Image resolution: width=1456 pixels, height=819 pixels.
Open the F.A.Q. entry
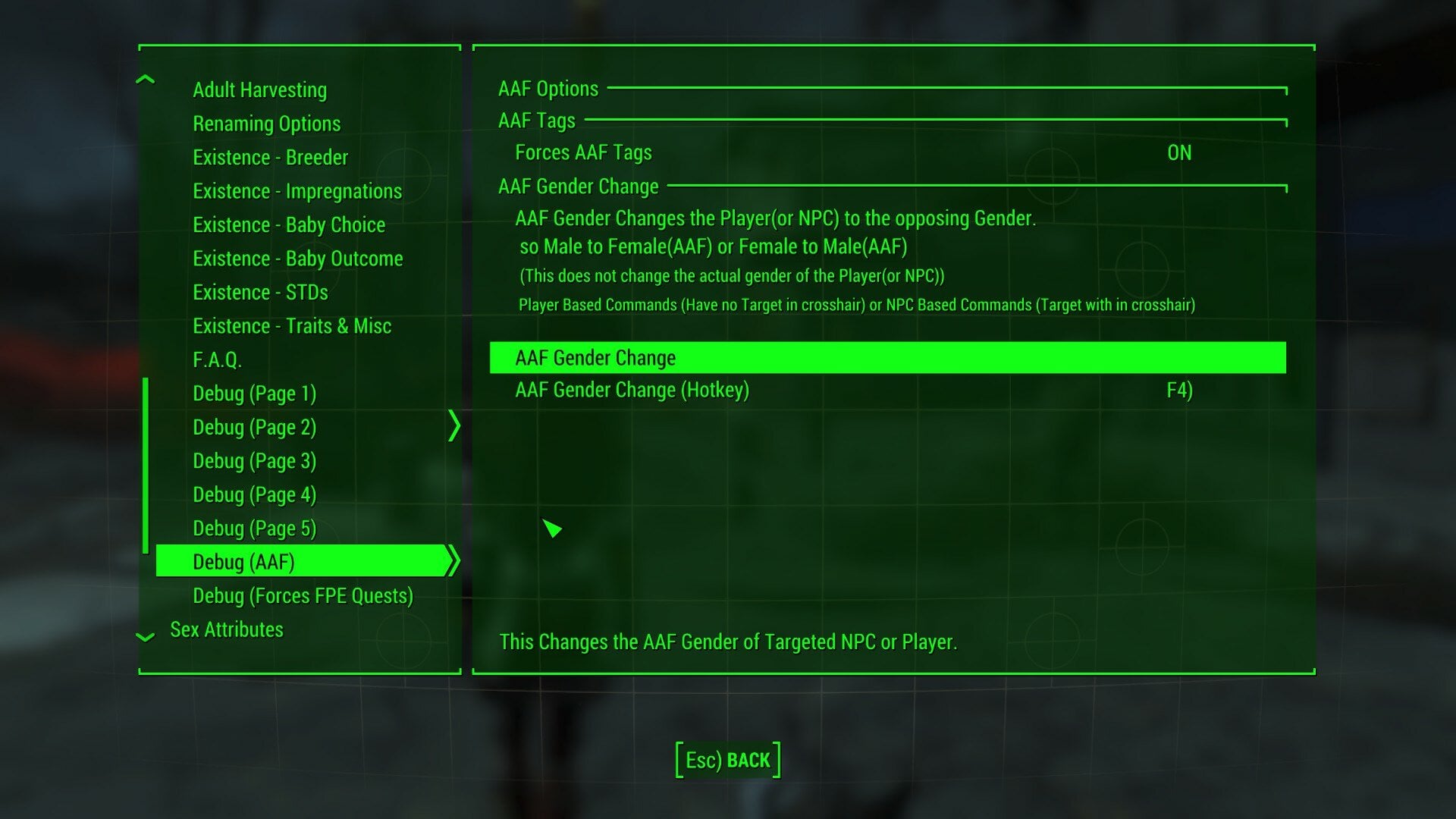(217, 360)
